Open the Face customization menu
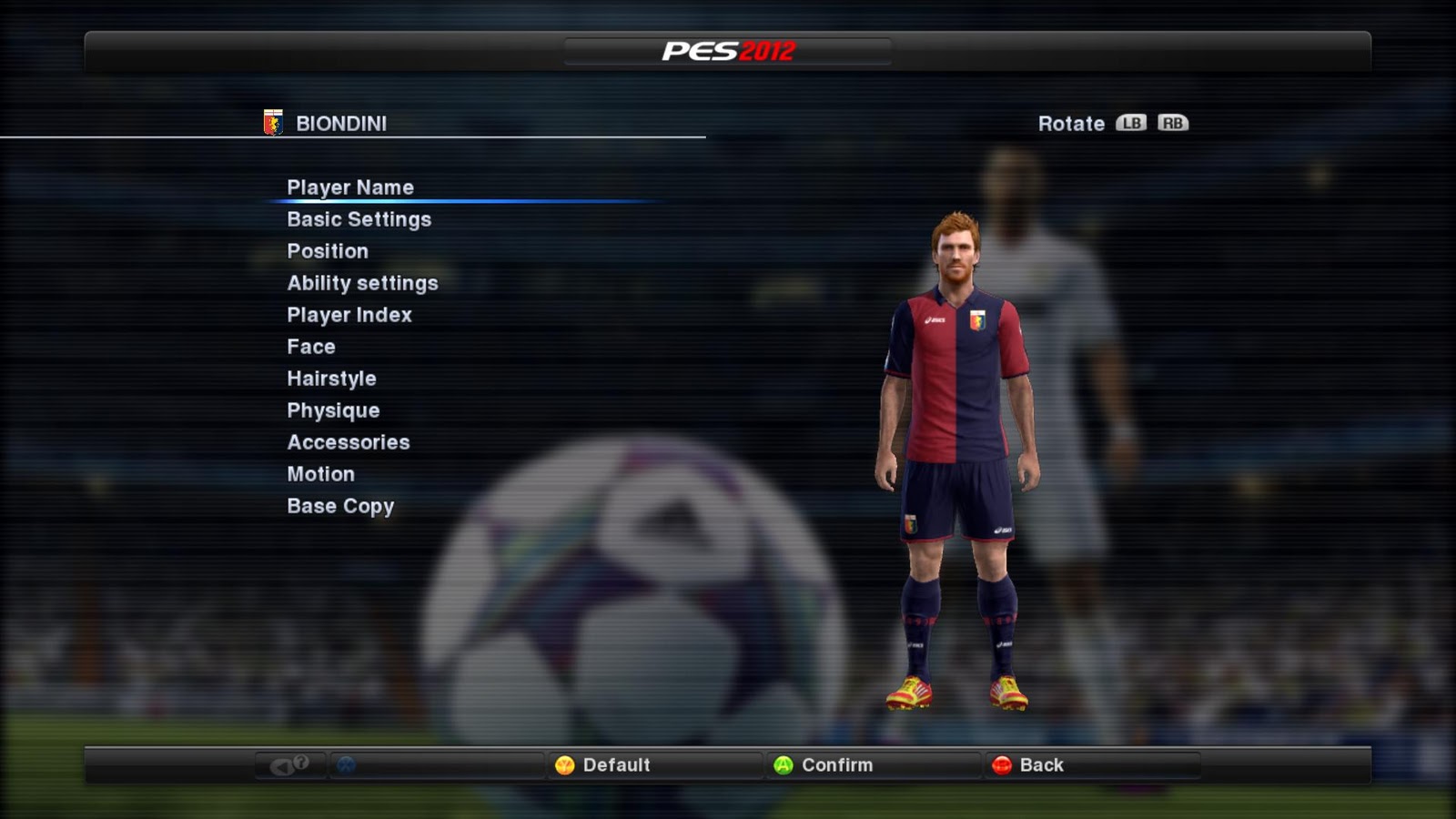The height and width of the screenshot is (819, 1456). point(310,346)
